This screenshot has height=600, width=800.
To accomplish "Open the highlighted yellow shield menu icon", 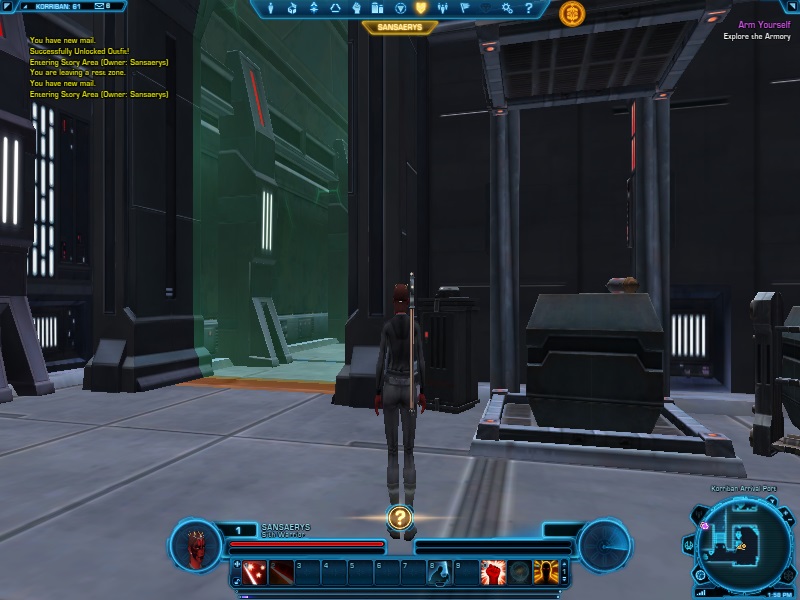I will [421, 9].
